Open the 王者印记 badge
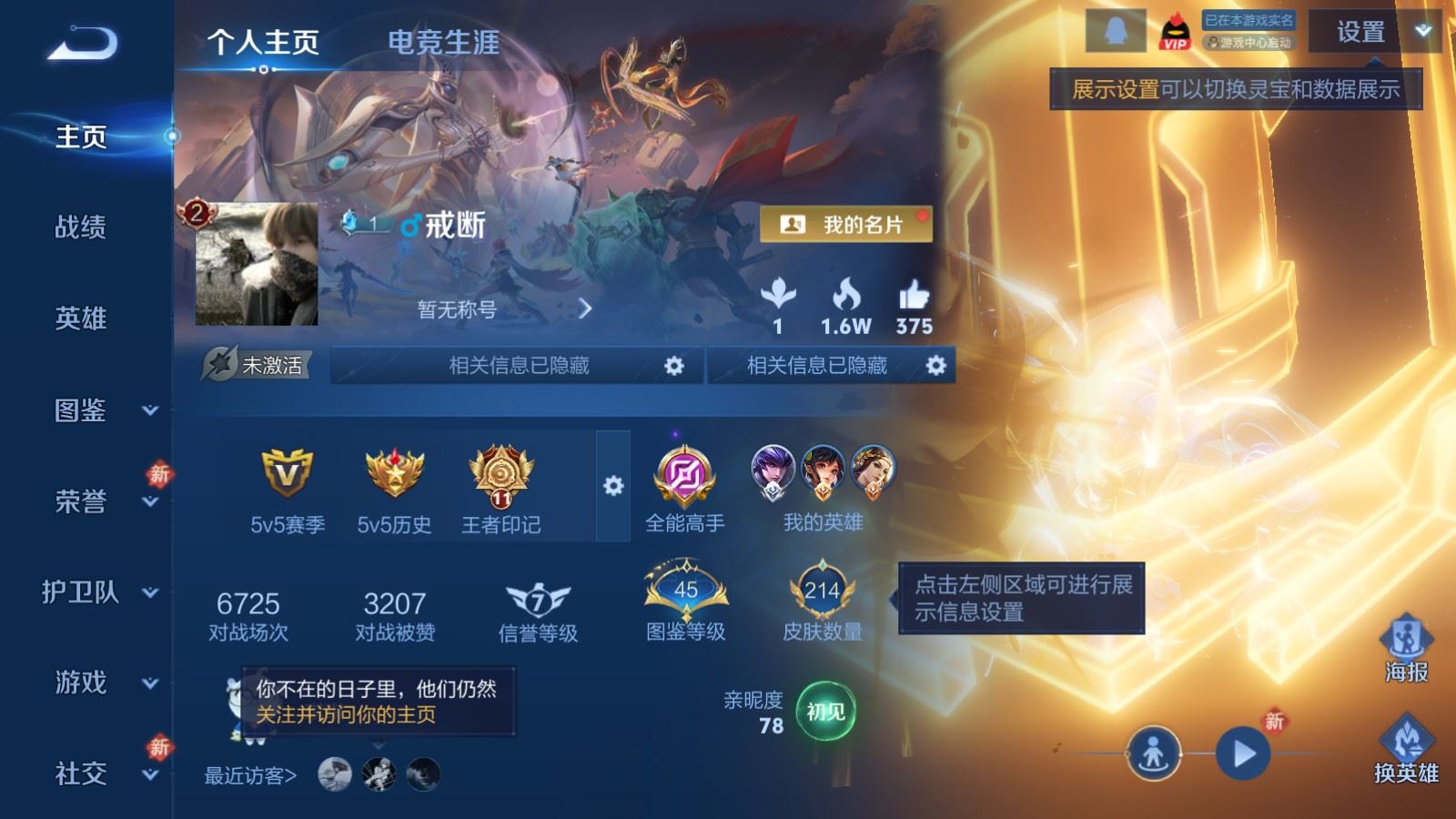Image resolution: width=1456 pixels, height=819 pixels. [497, 478]
